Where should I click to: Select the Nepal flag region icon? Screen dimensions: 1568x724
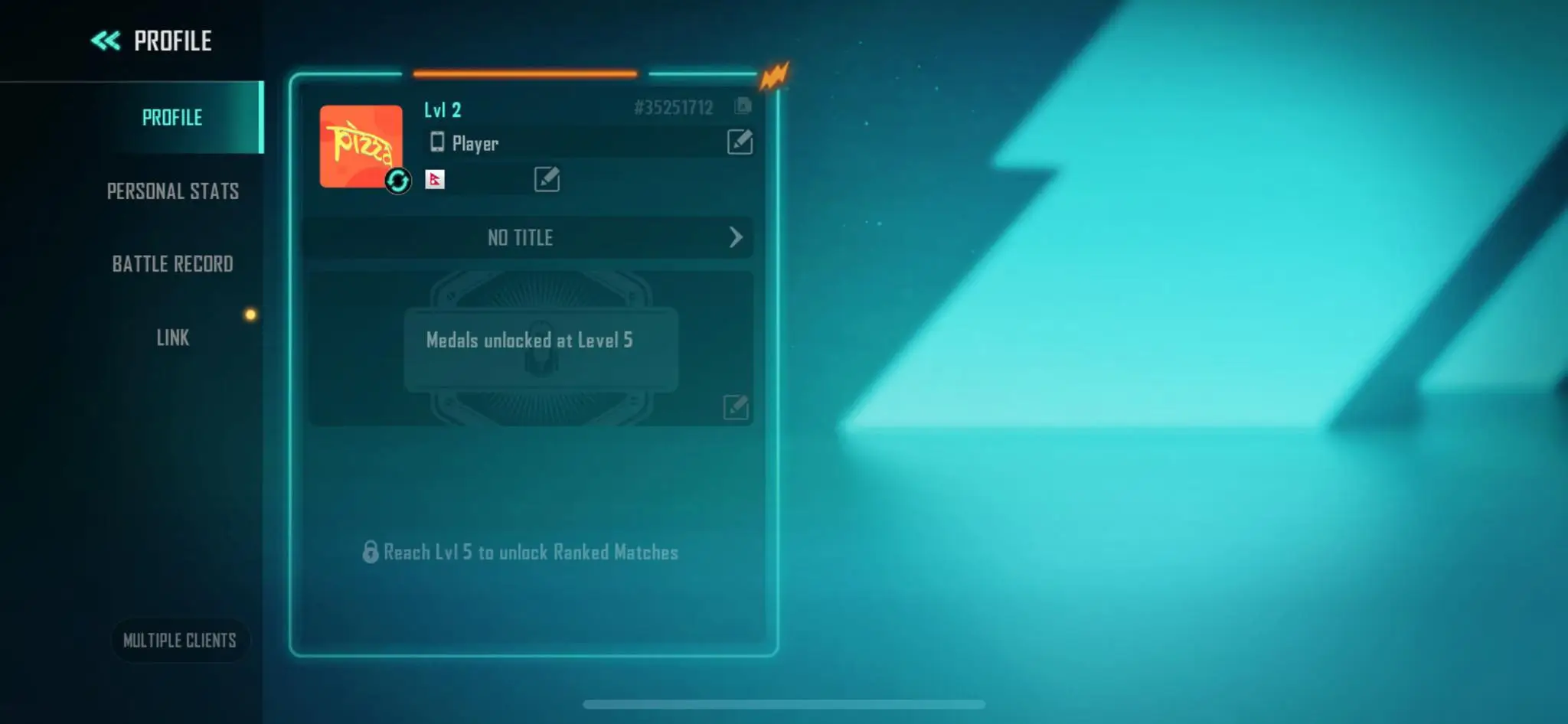point(435,181)
